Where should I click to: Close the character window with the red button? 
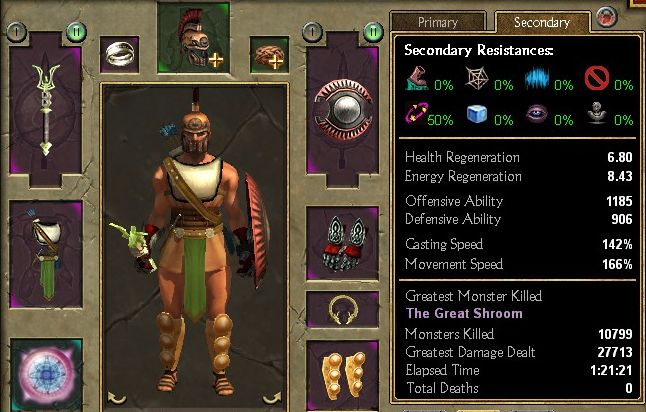coord(605,17)
